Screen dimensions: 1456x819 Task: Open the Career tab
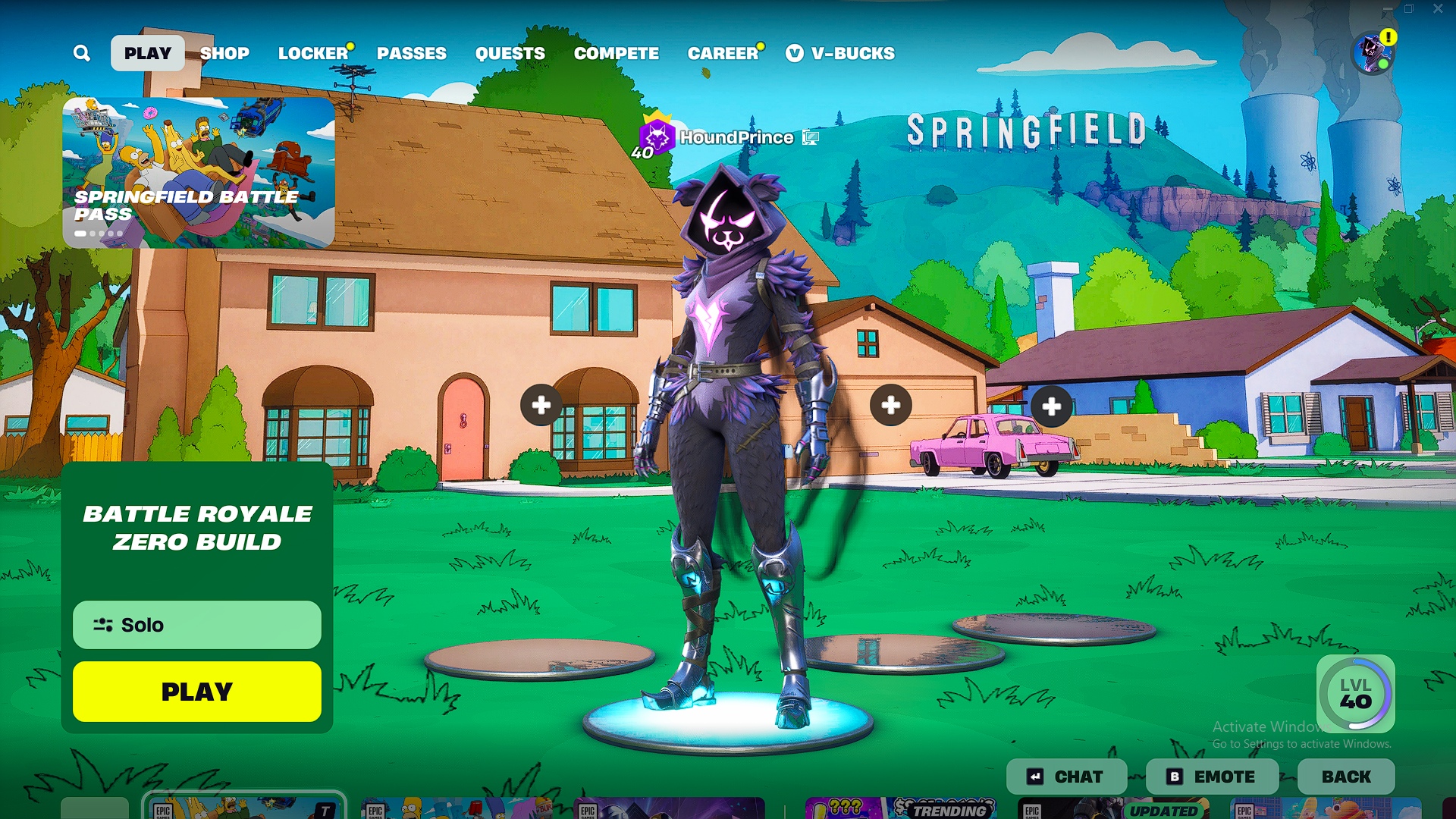tap(723, 53)
